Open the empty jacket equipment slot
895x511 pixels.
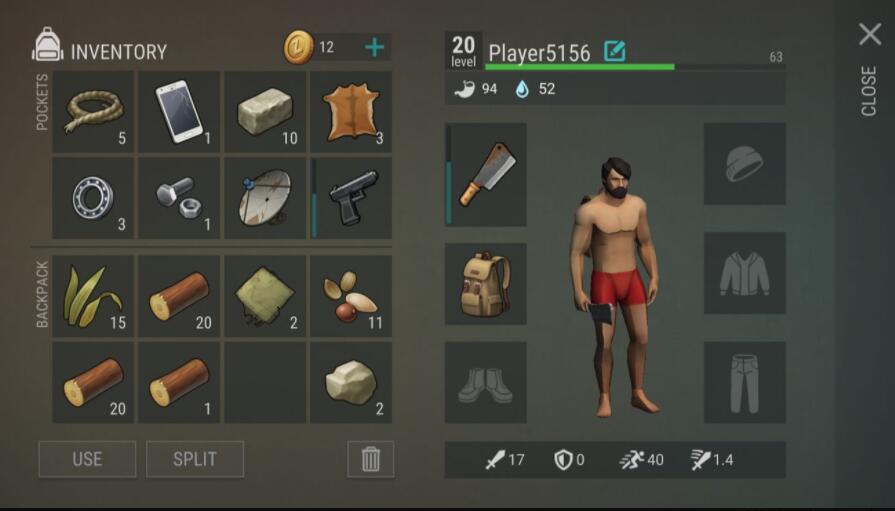[744, 273]
